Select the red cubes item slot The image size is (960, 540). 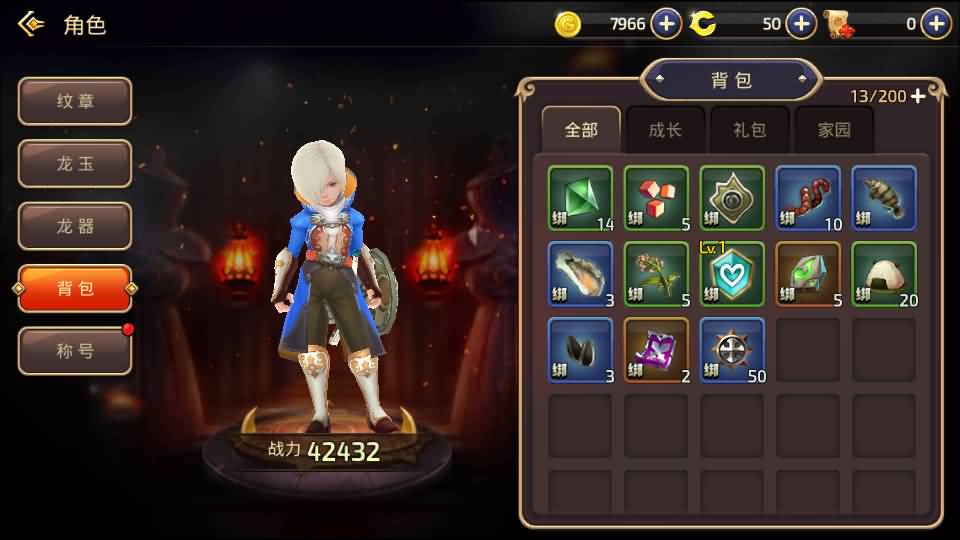[656, 198]
